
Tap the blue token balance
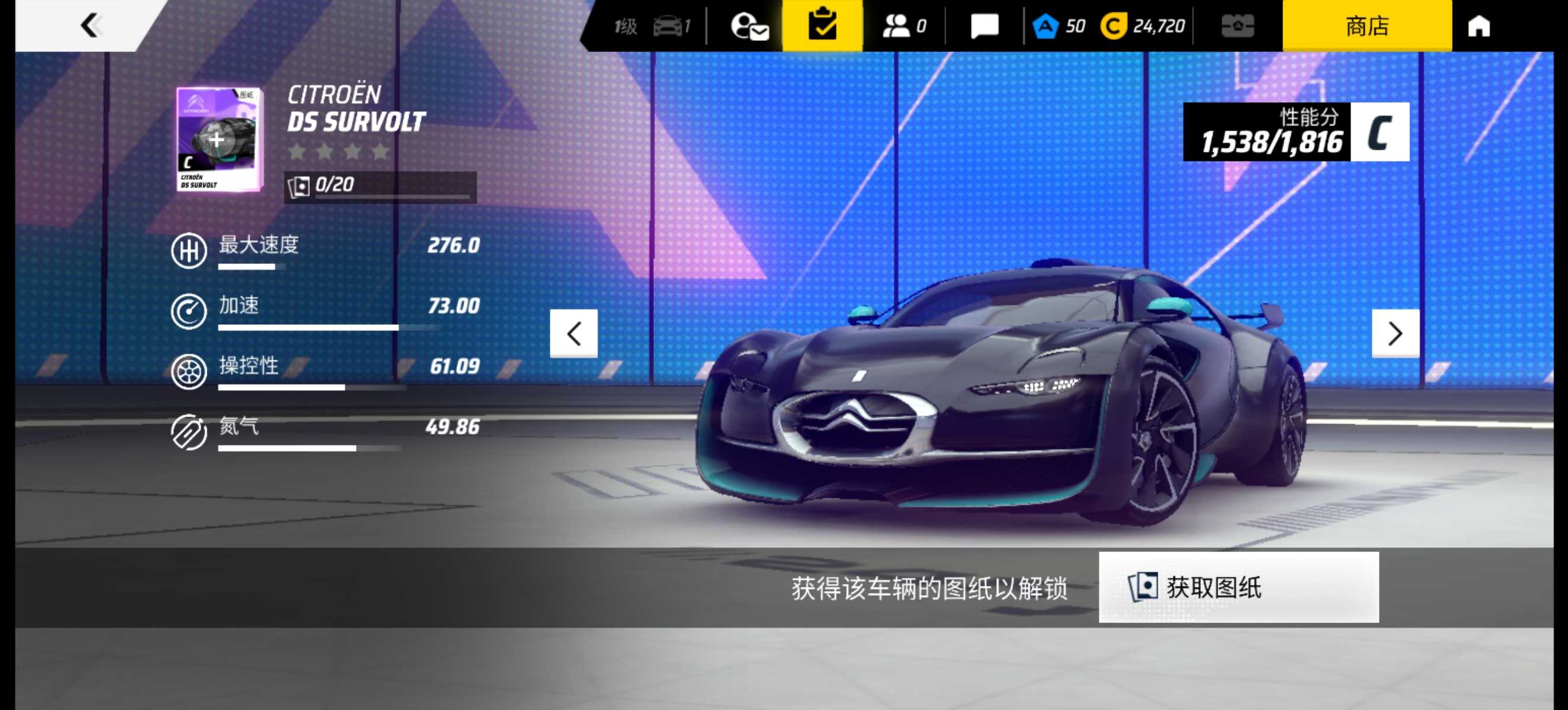[1058, 26]
